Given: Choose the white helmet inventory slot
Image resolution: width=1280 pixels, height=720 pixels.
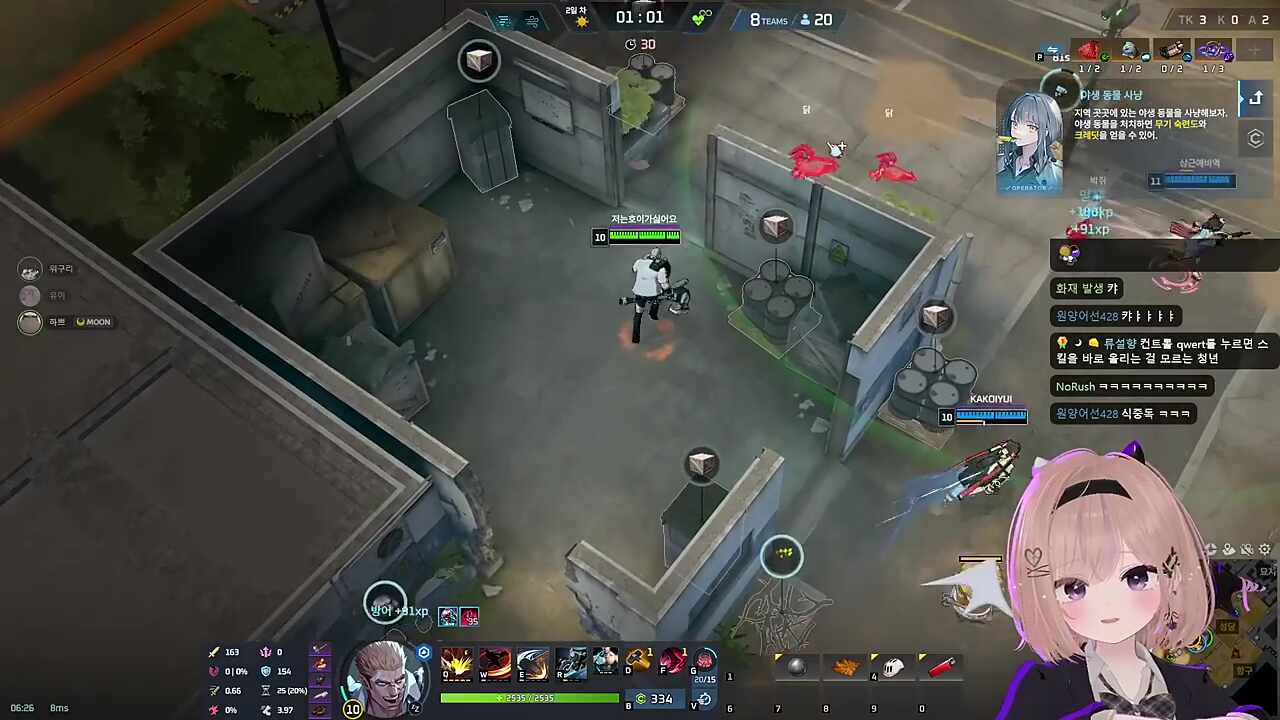Looking at the screenshot, I should [x=893, y=667].
